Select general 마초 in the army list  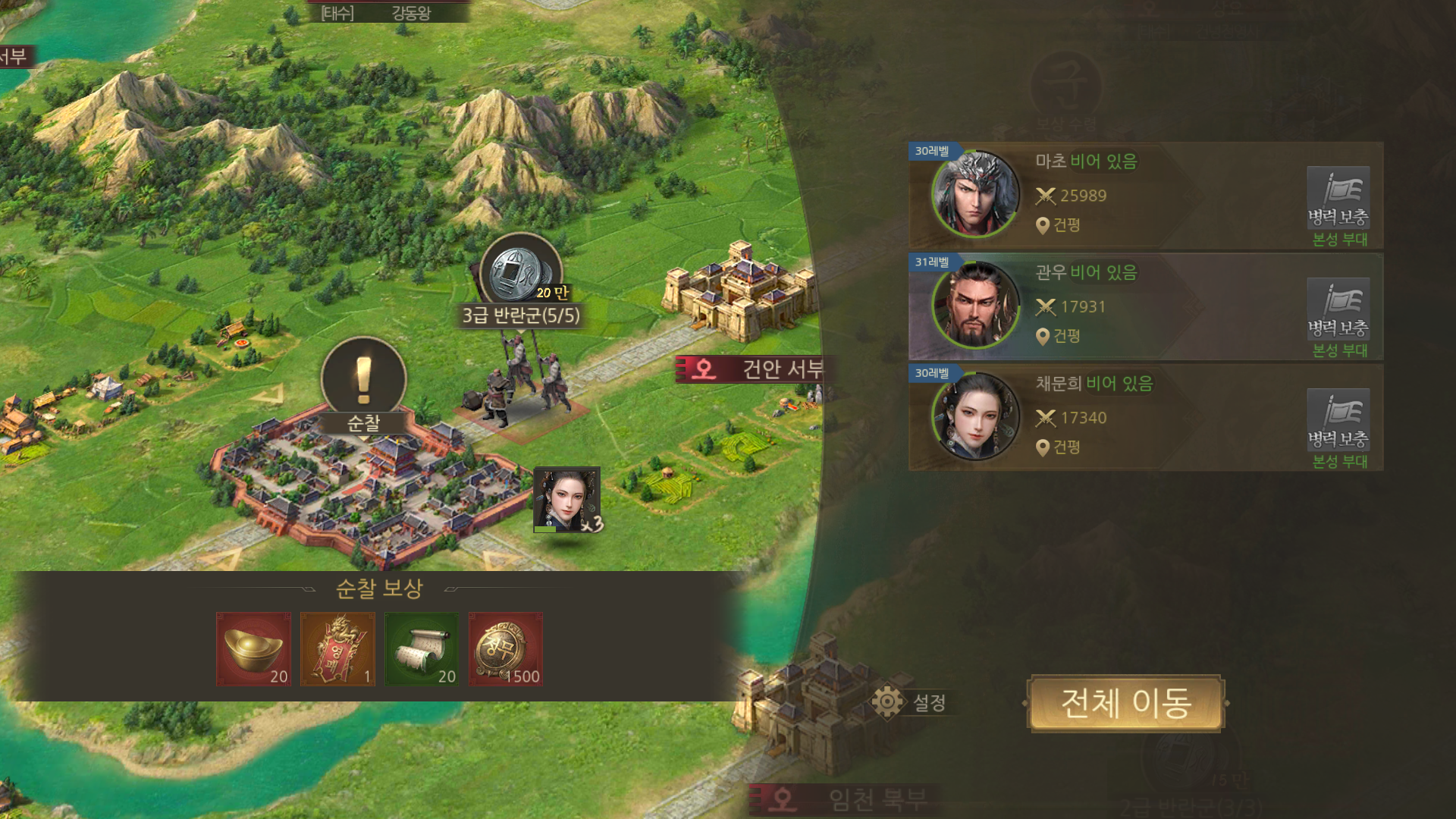(977, 195)
